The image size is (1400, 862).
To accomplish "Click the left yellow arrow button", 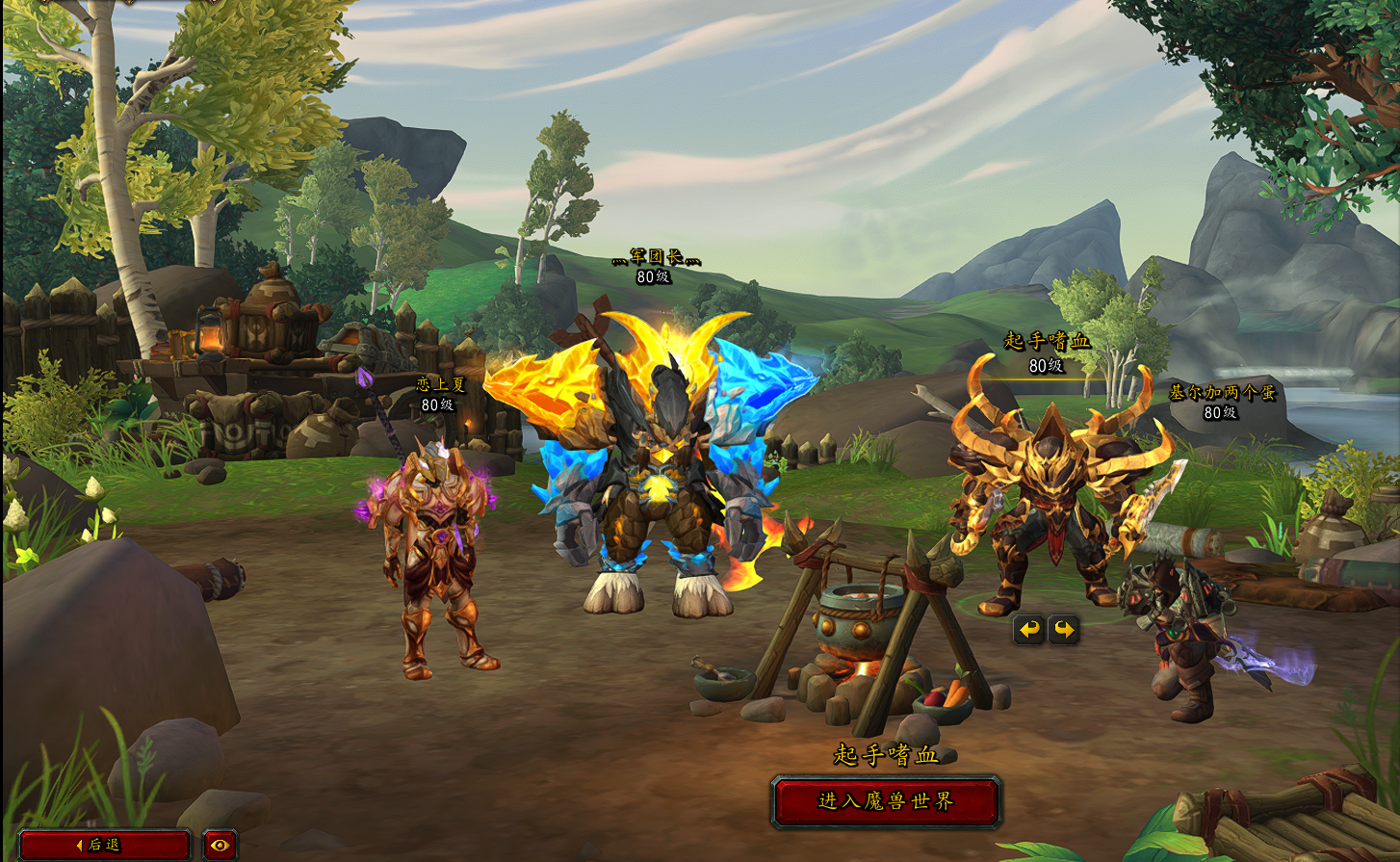I will click(1029, 630).
